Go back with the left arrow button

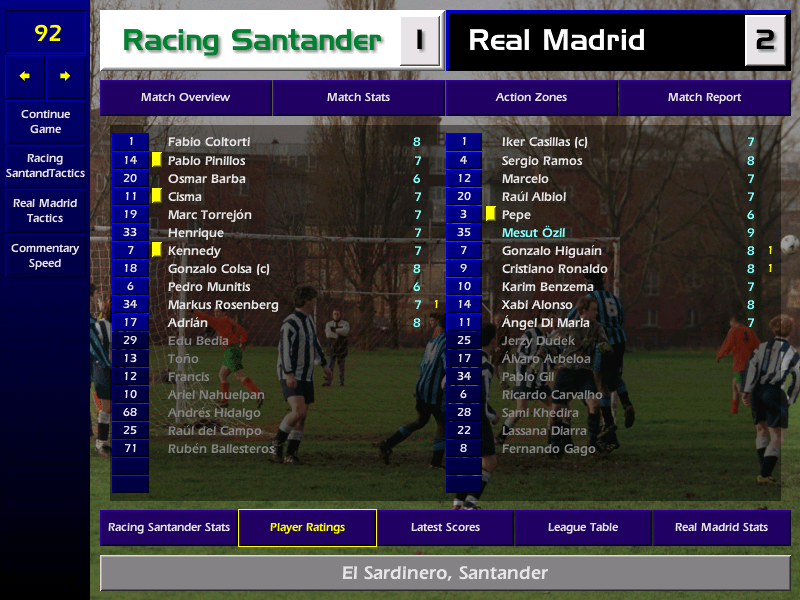(x=25, y=76)
